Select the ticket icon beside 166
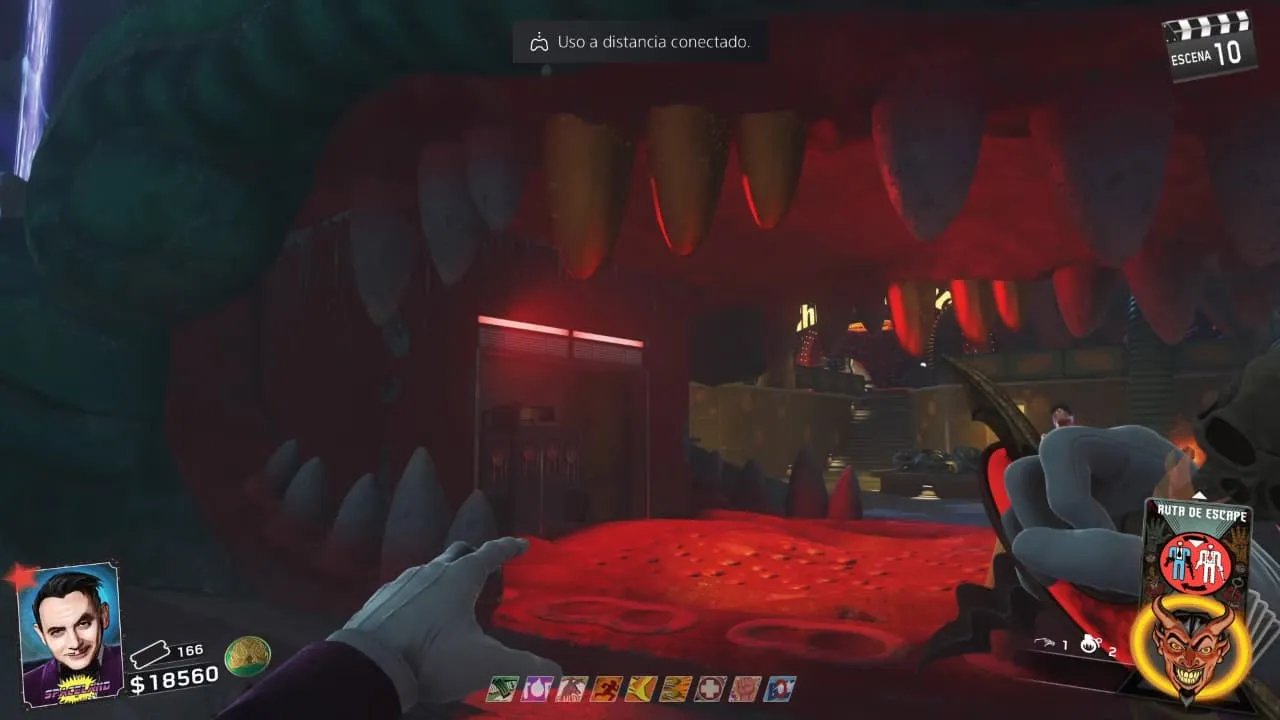 [152, 653]
